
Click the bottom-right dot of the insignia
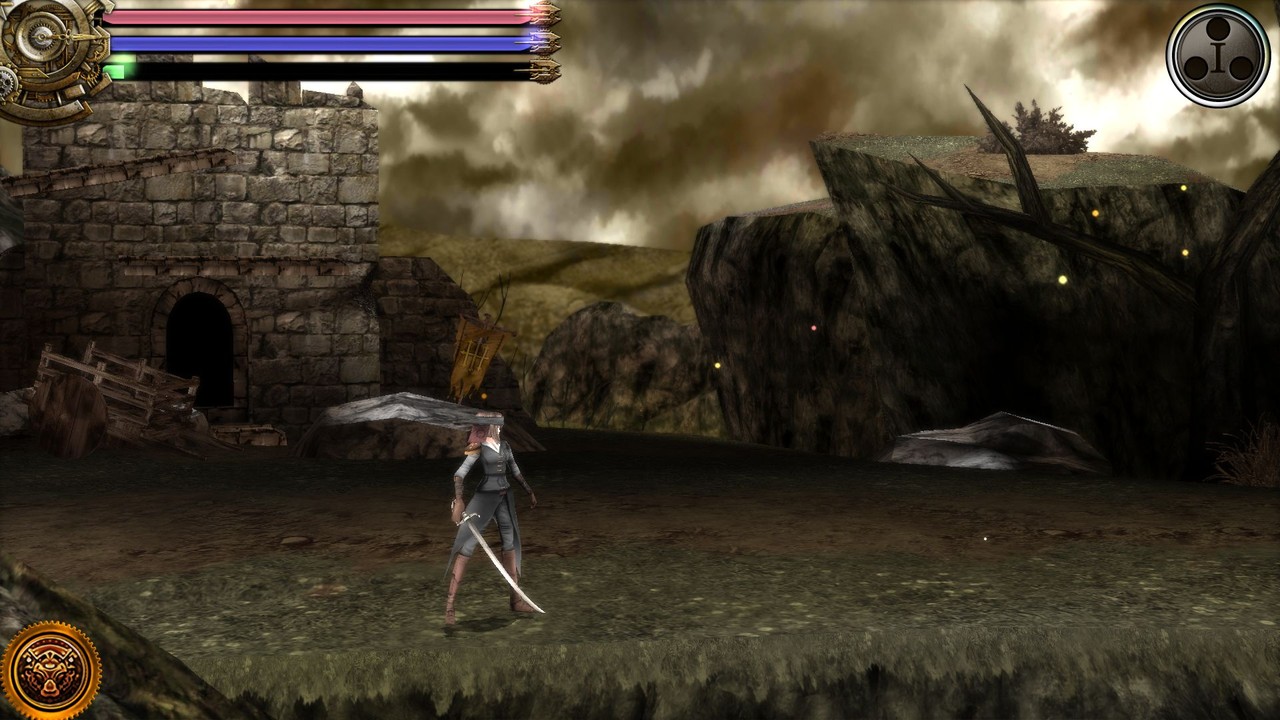(1242, 68)
